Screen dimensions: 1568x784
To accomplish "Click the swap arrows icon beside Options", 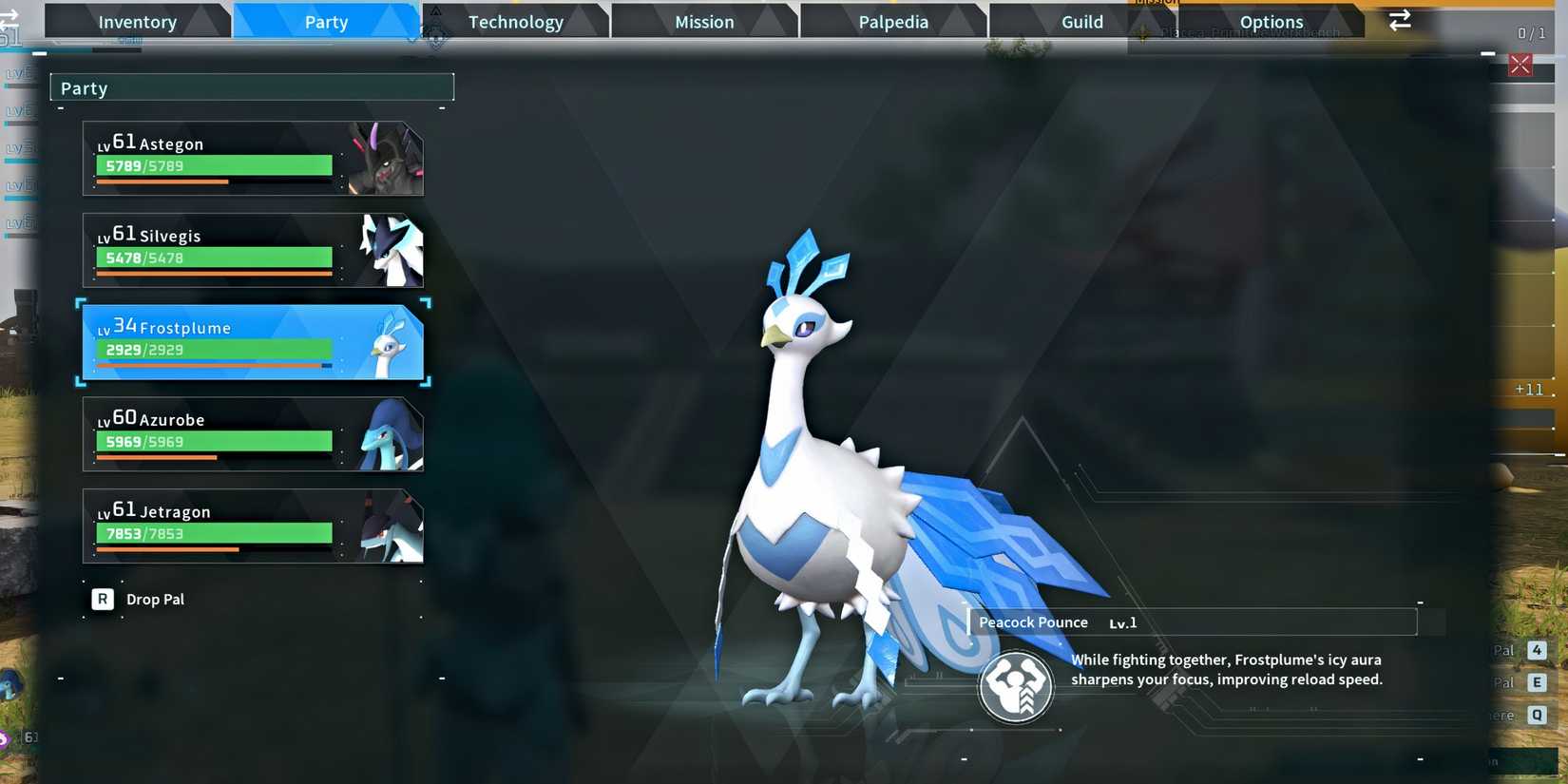I will pos(1400,19).
